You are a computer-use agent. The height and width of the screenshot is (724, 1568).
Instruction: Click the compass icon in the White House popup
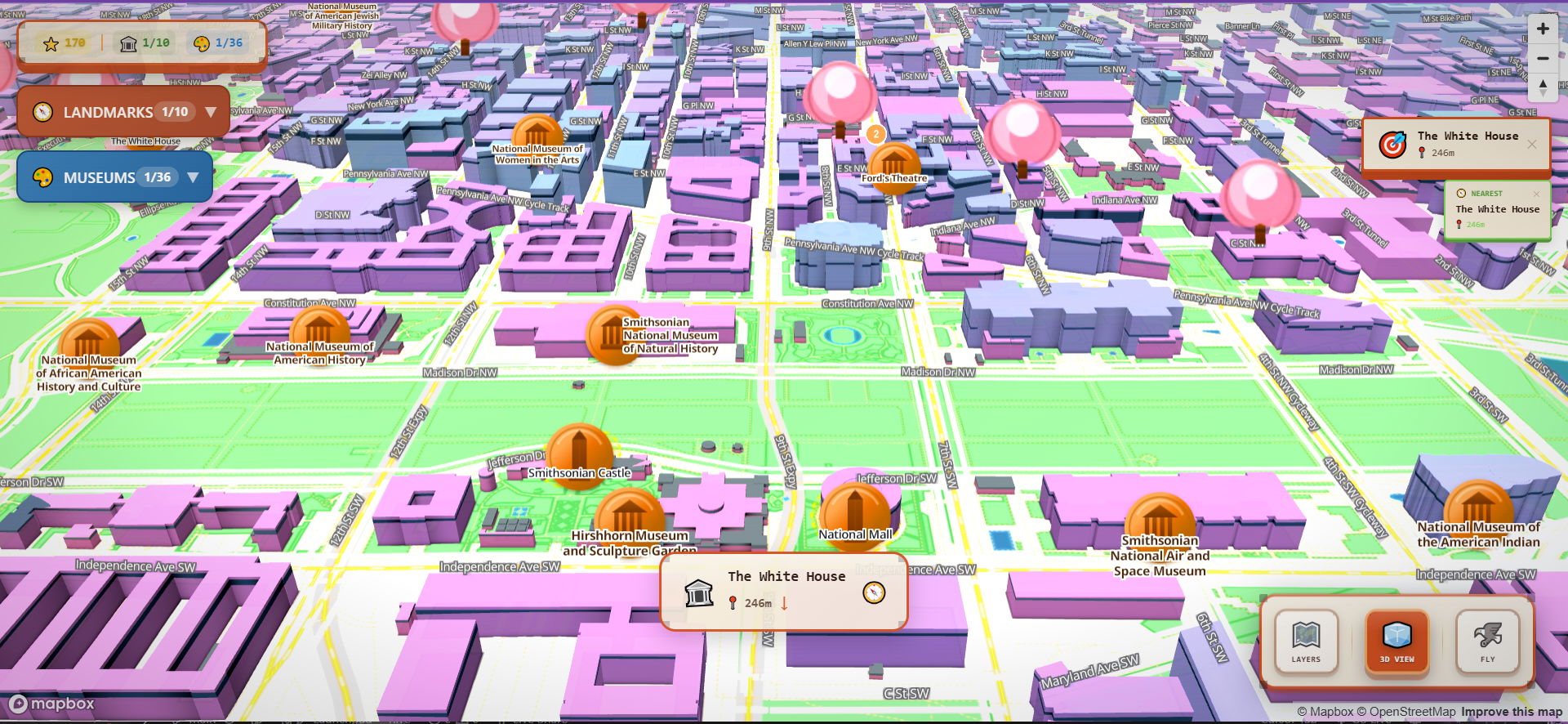pyautogui.click(x=874, y=592)
